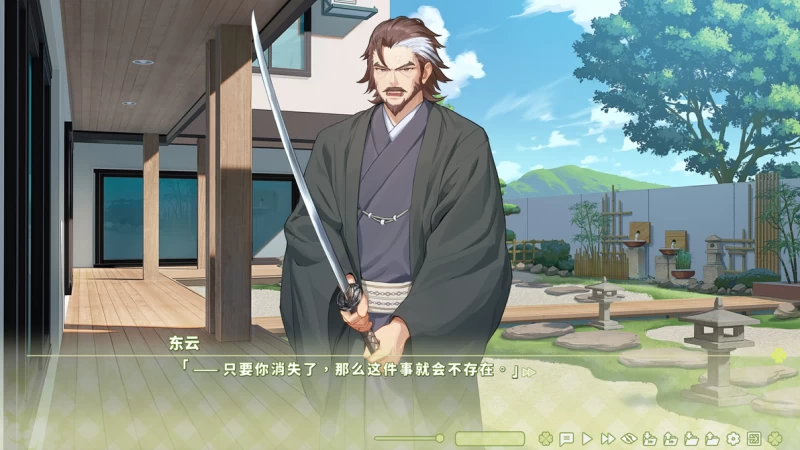Open the settings gear icon
Viewport: 800px width, 450px height.
click(733, 438)
